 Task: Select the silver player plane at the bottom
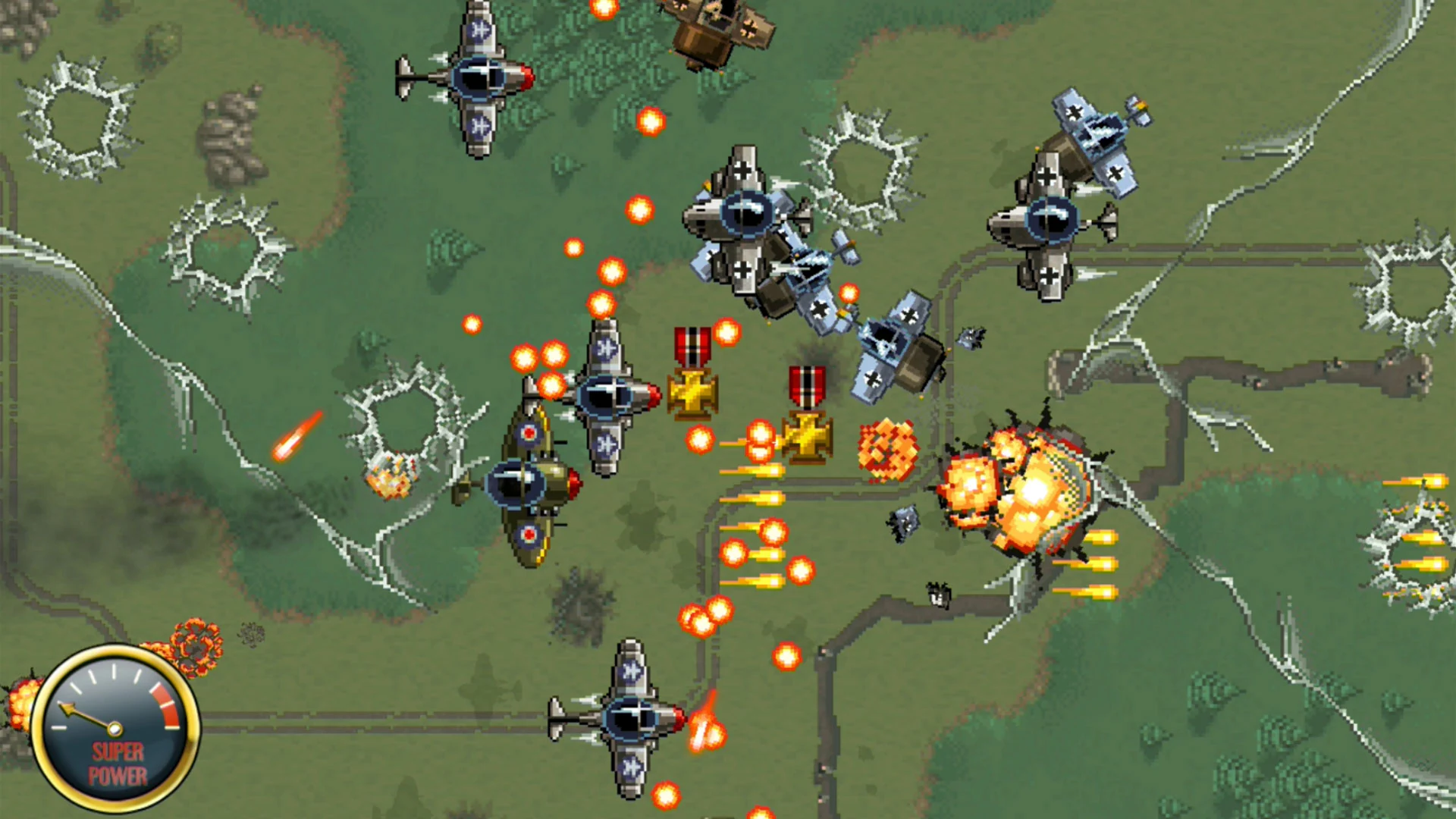pos(629,720)
